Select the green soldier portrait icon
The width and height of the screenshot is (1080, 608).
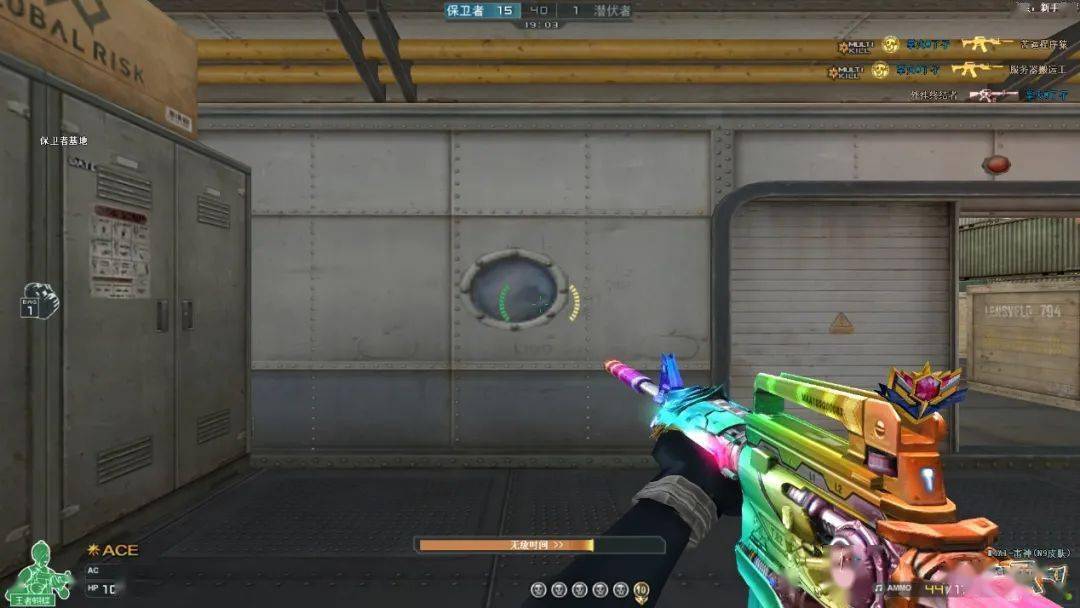tap(42, 567)
